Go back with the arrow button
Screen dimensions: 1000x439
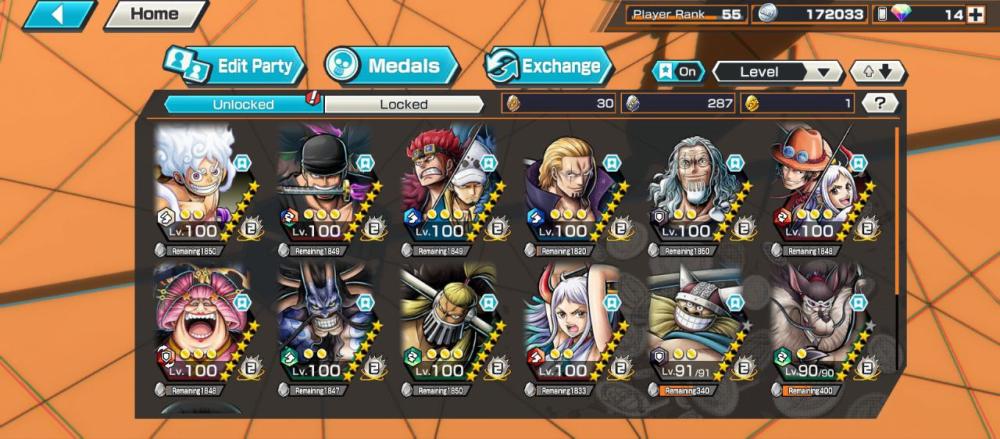coord(59,15)
